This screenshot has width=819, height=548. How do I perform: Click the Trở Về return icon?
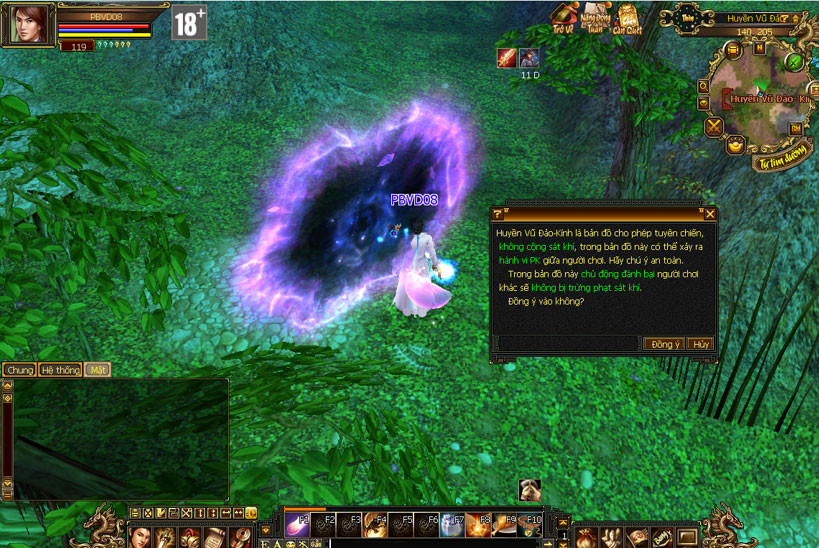[566, 19]
